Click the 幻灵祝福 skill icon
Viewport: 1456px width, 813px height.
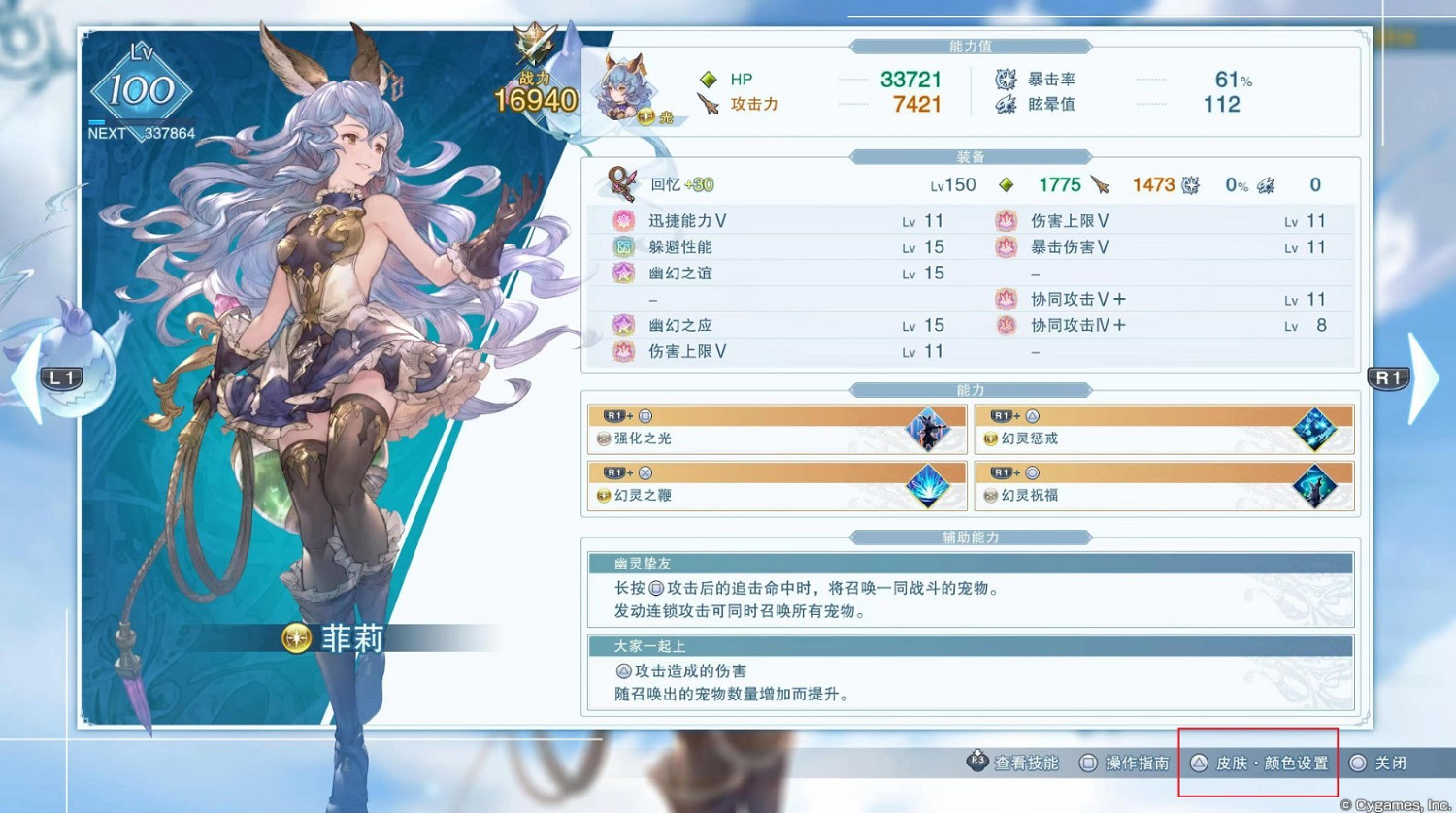pyautogui.click(x=1312, y=485)
